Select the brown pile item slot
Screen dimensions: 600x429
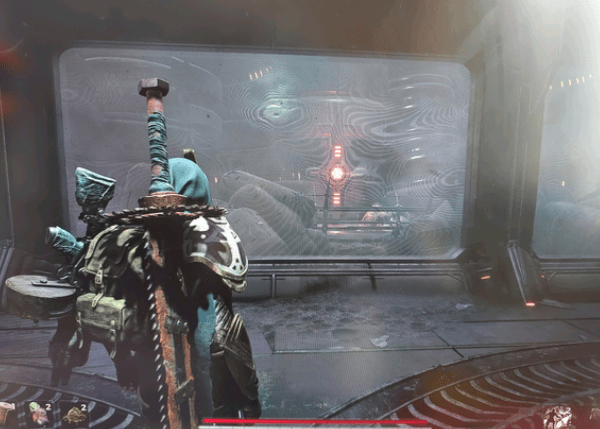click(x=71, y=415)
